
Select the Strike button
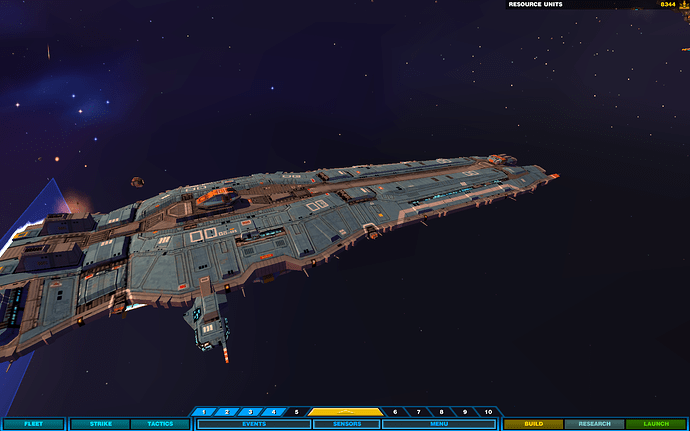coord(99,424)
